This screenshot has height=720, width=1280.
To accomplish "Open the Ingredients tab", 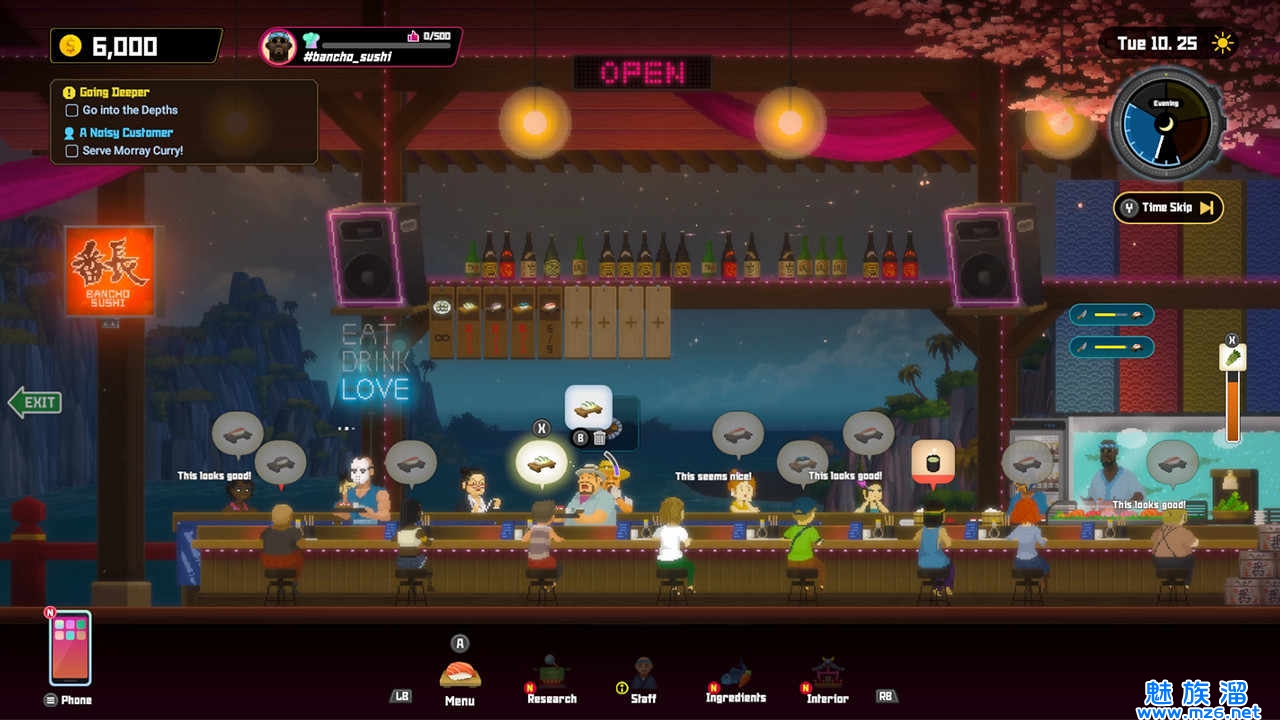I will coord(735,677).
